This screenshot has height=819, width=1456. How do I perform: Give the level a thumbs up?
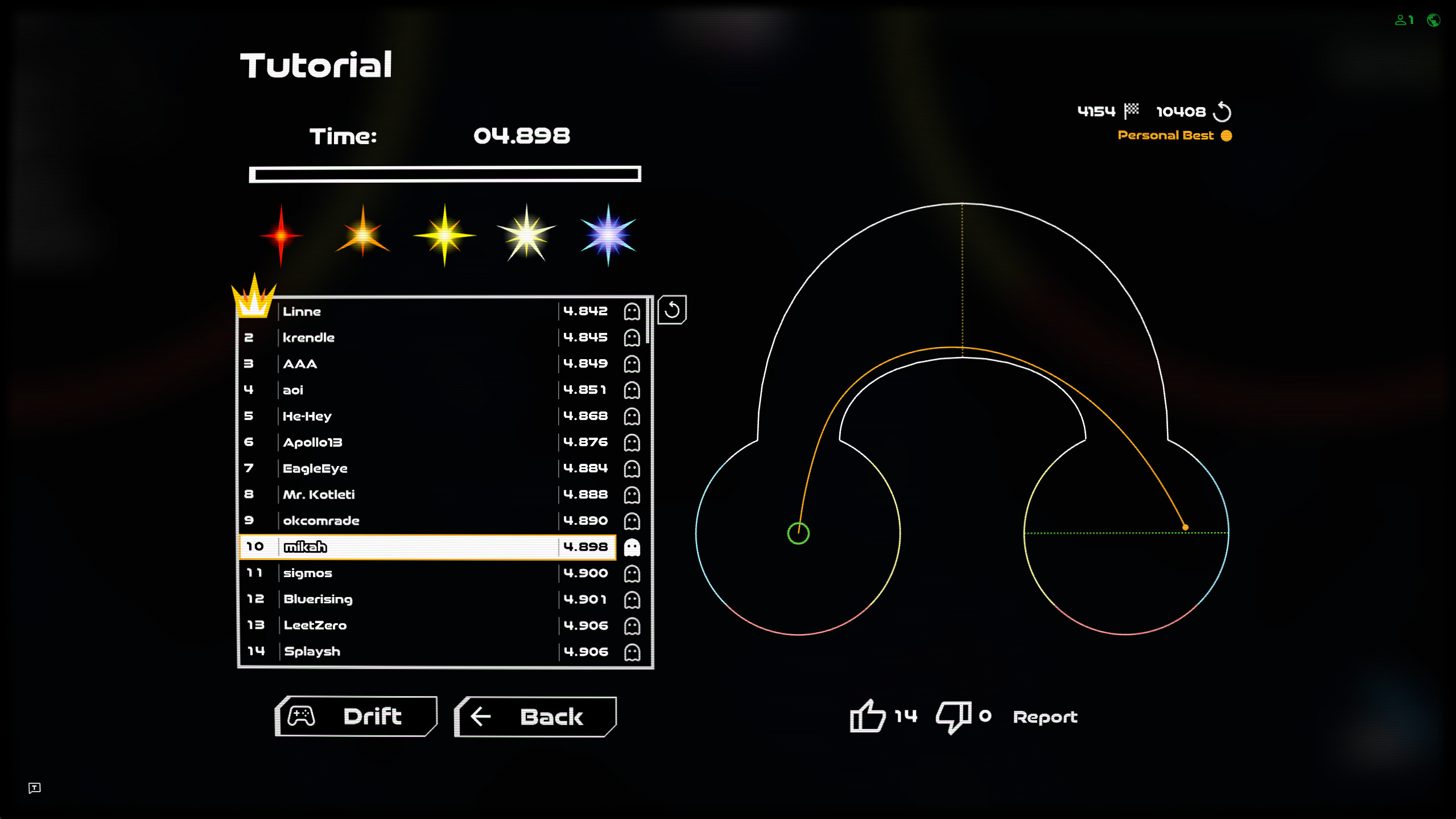point(867,717)
